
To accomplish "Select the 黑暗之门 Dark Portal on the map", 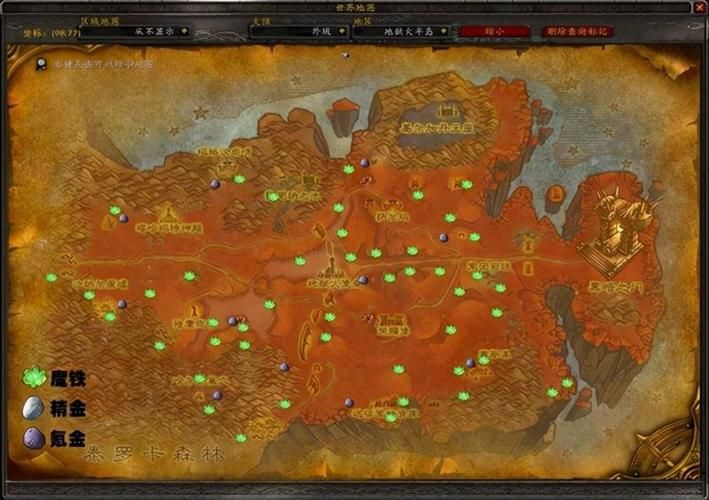I will pyautogui.click(x=611, y=228).
